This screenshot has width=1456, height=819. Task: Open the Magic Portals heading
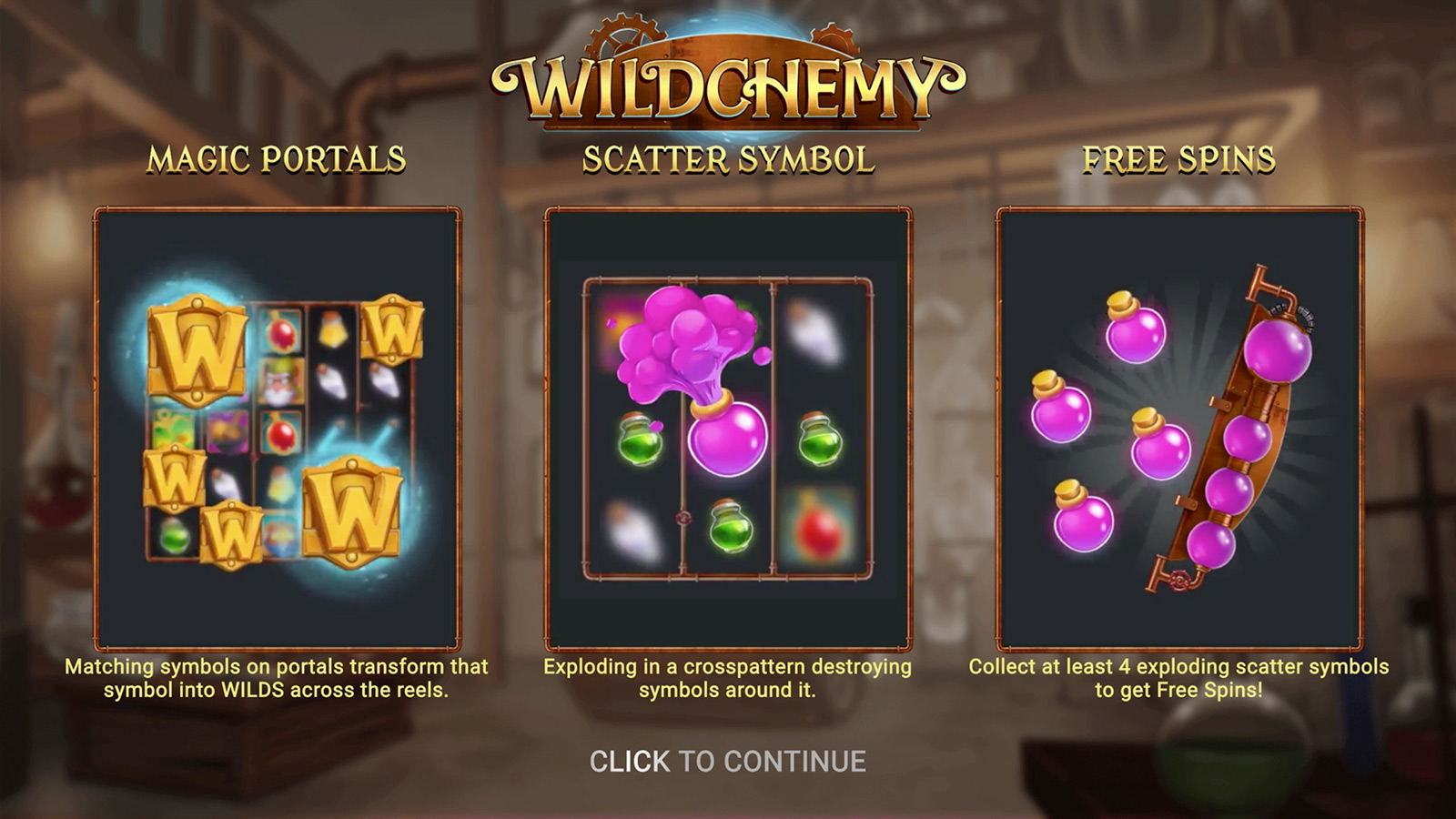pyautogui.click(x=275, y=157)
